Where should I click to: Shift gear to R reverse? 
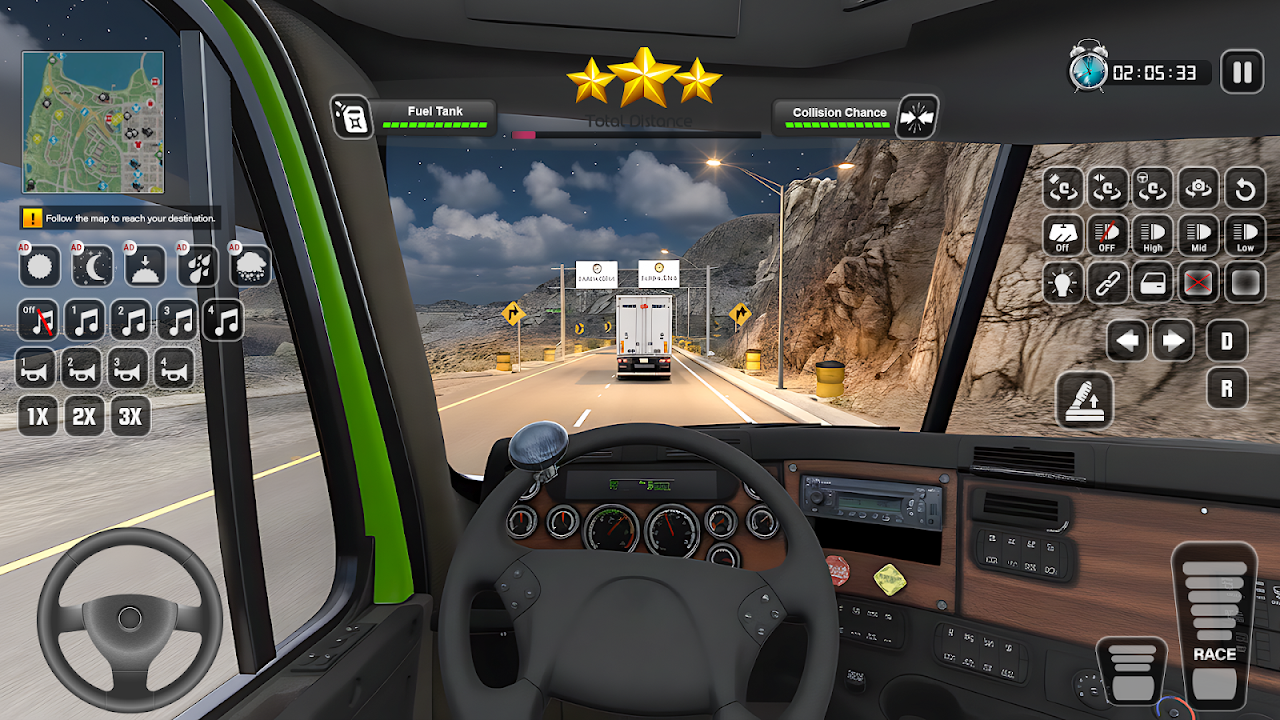(x=1227, y=388)
